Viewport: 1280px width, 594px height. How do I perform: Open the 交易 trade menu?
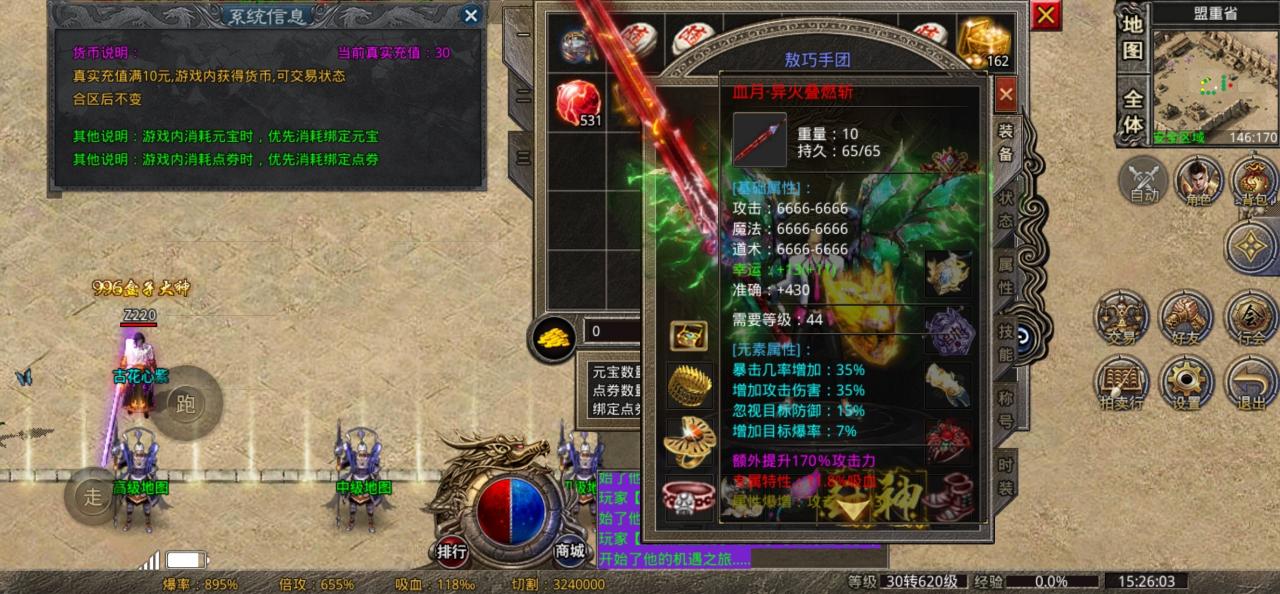pos(1122,320)
